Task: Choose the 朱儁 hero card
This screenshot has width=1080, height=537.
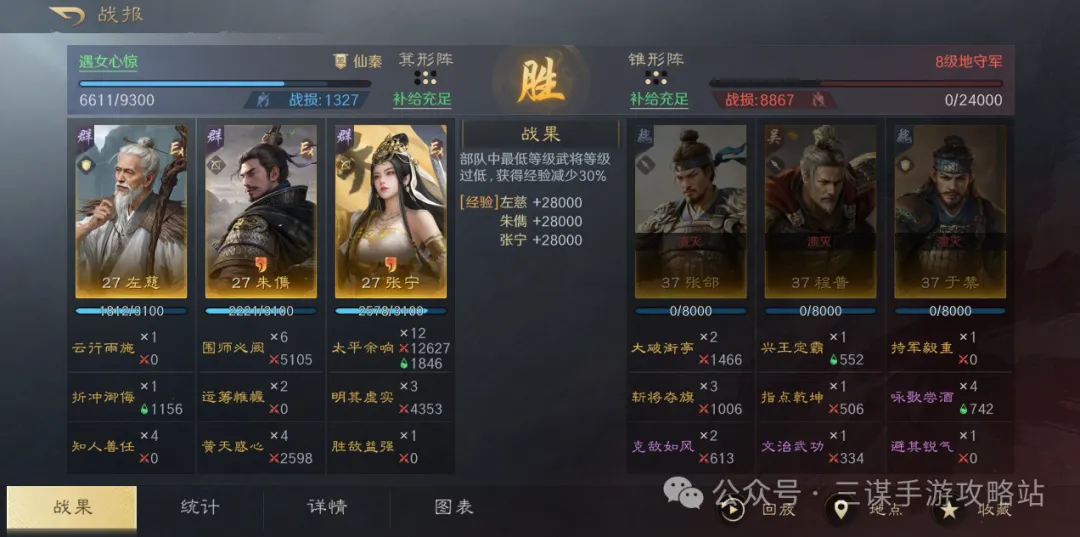Action: pyautogui.click(x=261, y=211)
